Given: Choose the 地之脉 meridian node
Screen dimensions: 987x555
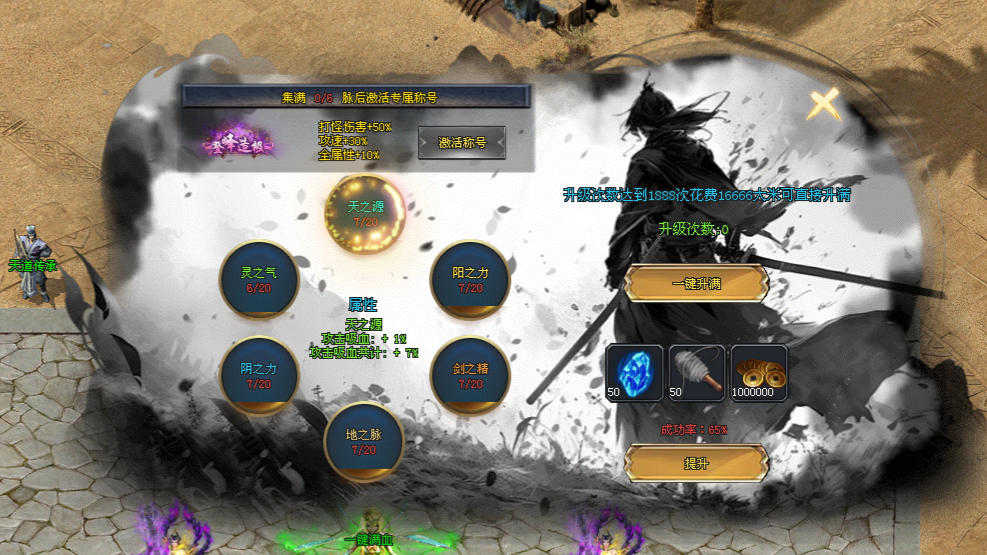Looking at the screenshot, I should 364,441.
